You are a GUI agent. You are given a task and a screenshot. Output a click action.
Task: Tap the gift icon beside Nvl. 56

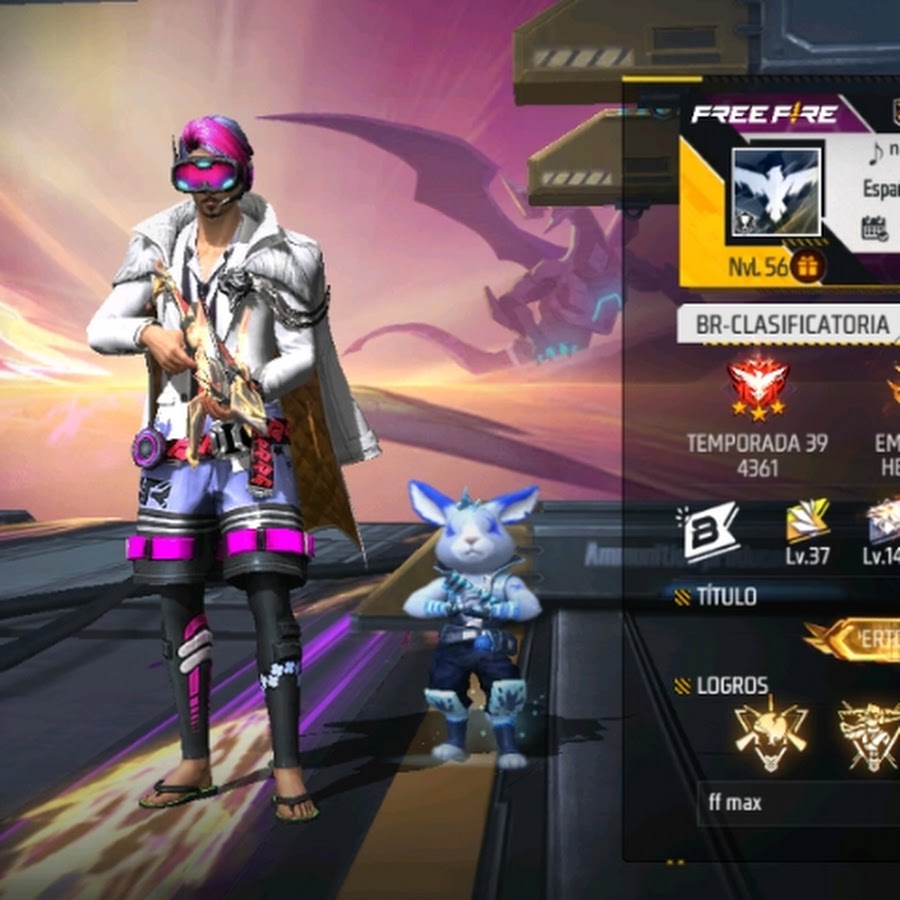pyautogui.click(x=808, y=266)
